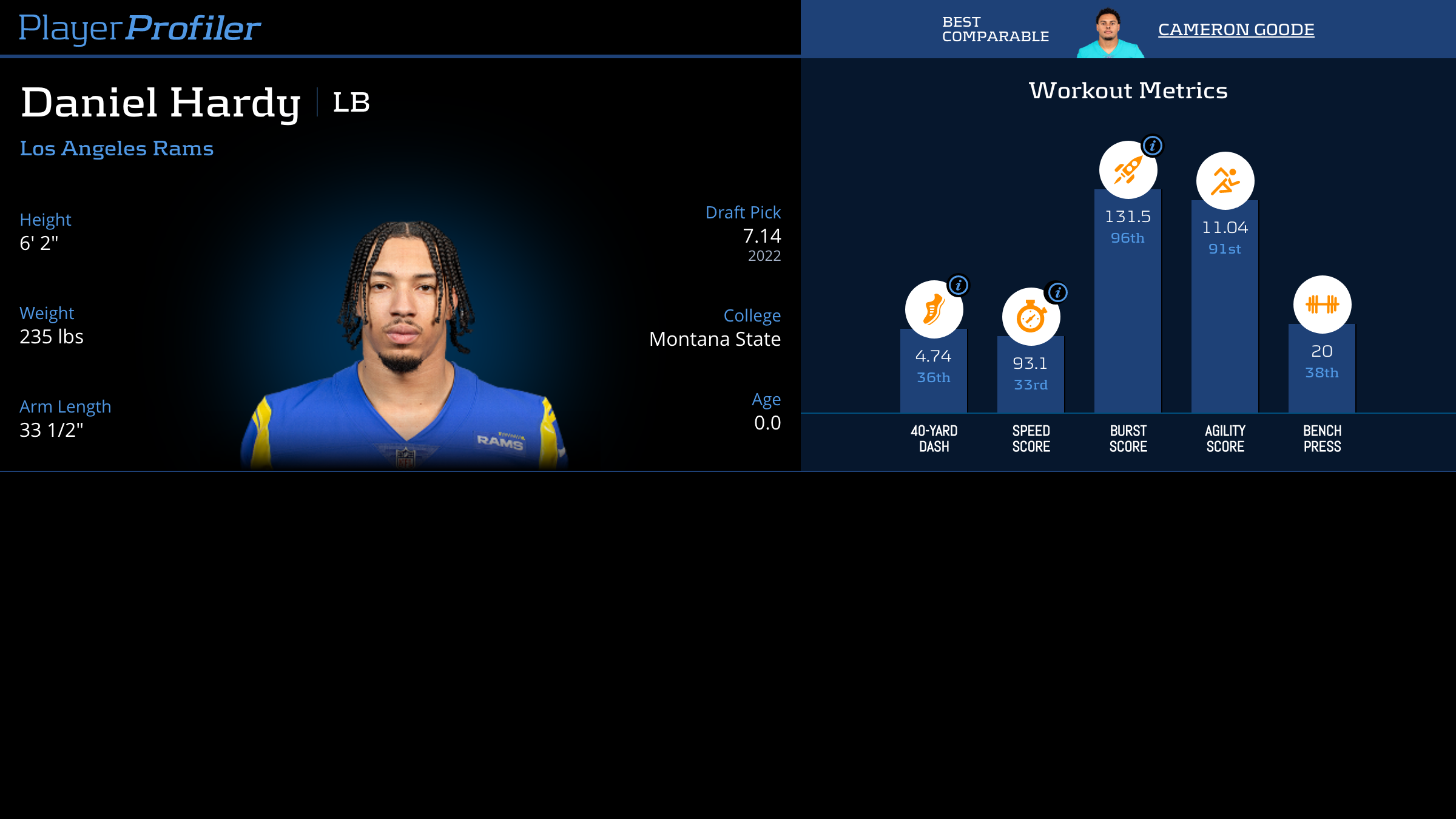
Task: Show info for the 40-Yard Dash metric
Action: click(x=958, y=285)
